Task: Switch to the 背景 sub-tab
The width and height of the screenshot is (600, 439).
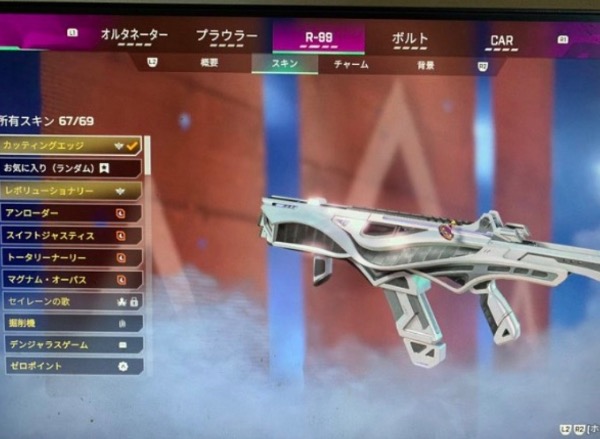Action: pyautogui.click(x=426, y=66)
